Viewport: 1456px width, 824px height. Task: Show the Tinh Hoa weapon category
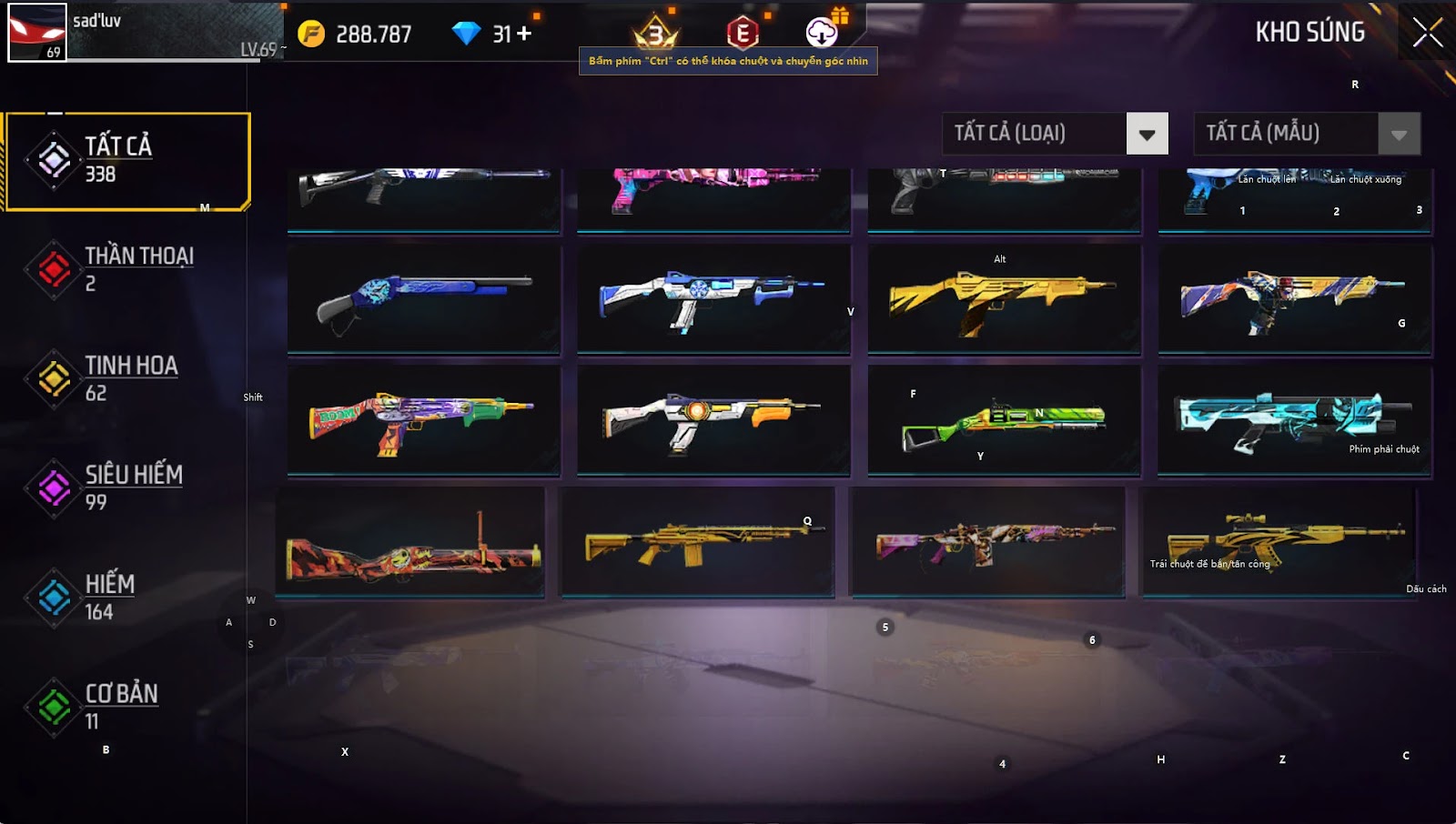tap(127, 378)
